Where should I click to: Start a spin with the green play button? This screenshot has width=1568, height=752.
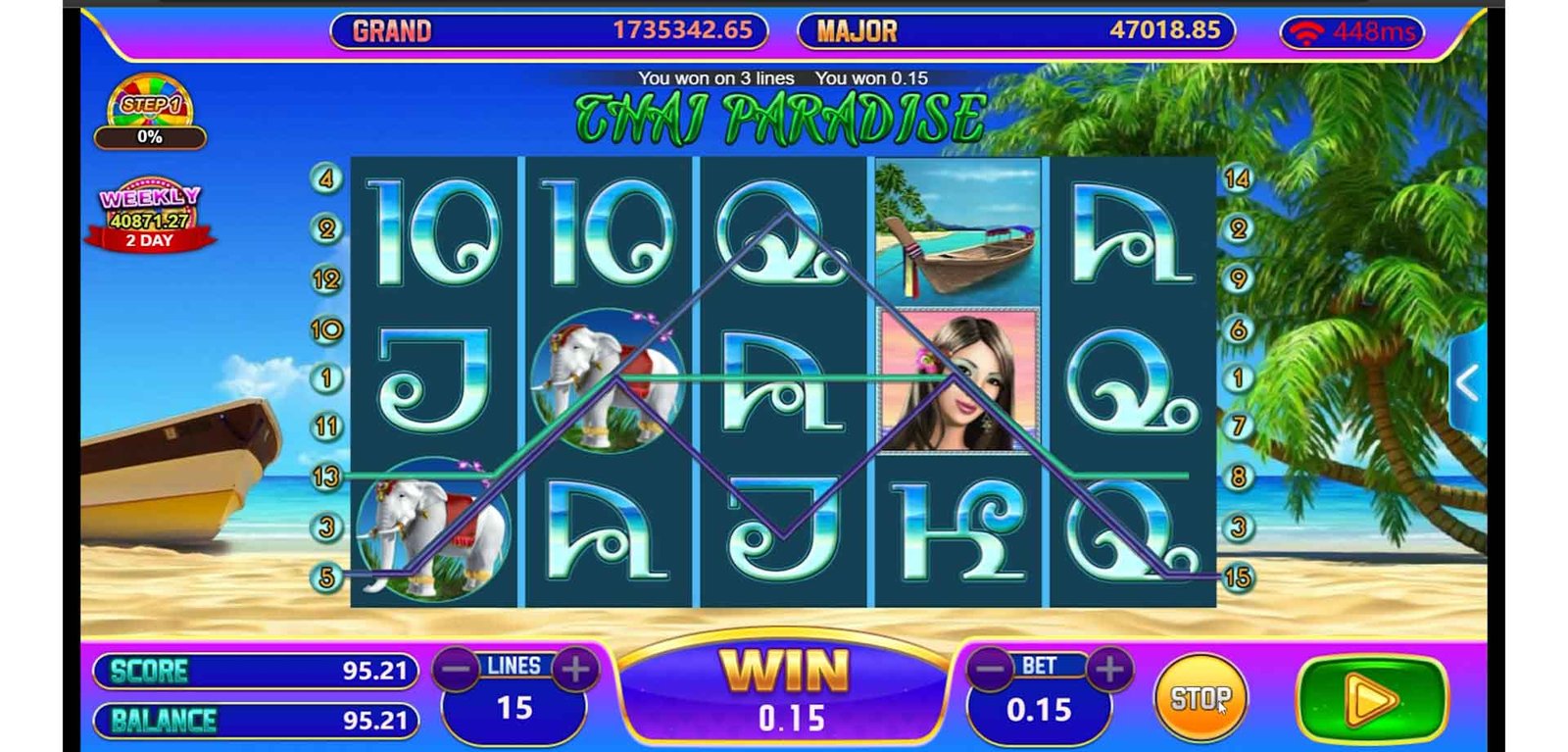[x=1371, y=700]
